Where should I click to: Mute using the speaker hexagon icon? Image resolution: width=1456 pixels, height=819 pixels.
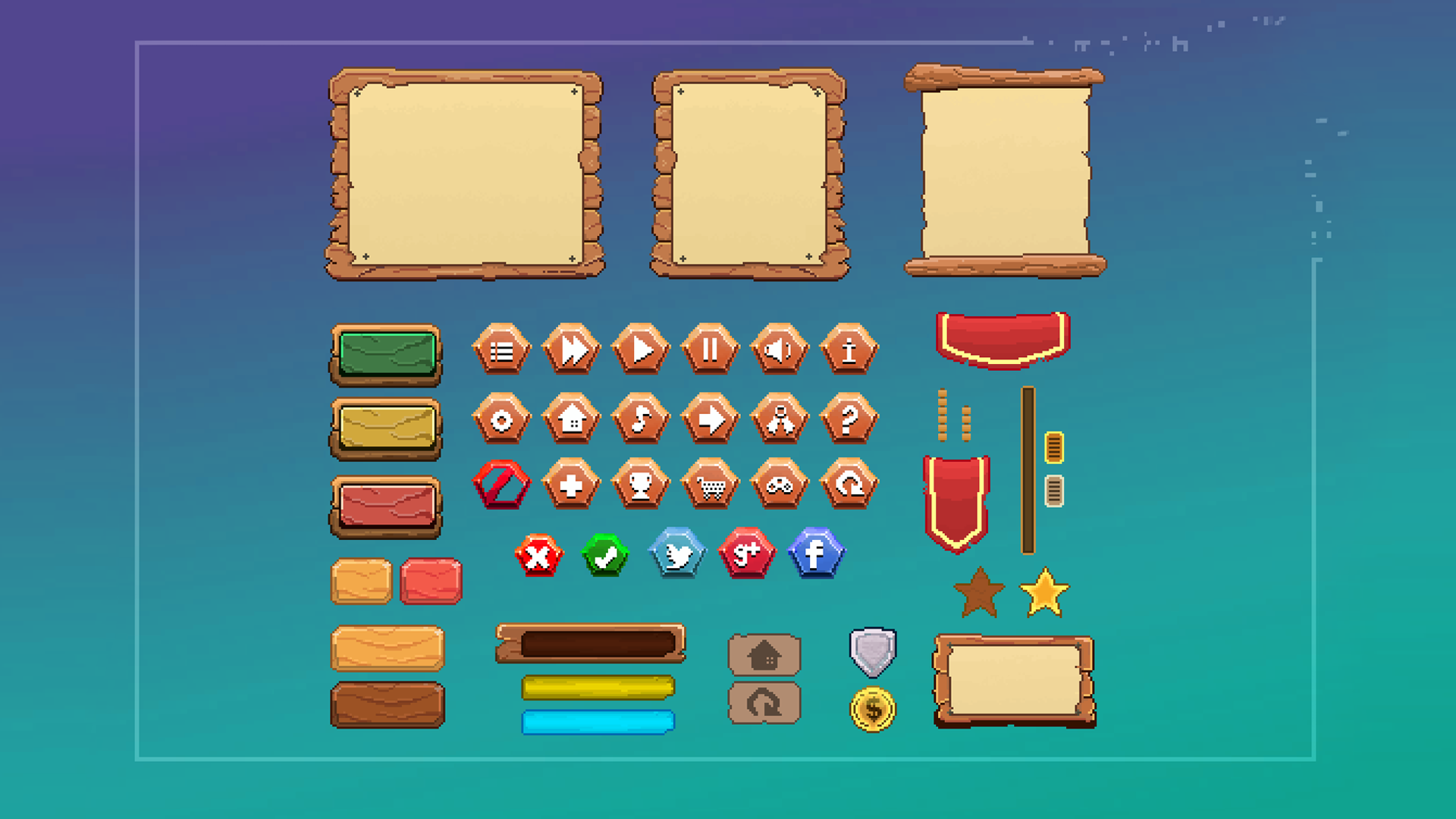(780, 349)
